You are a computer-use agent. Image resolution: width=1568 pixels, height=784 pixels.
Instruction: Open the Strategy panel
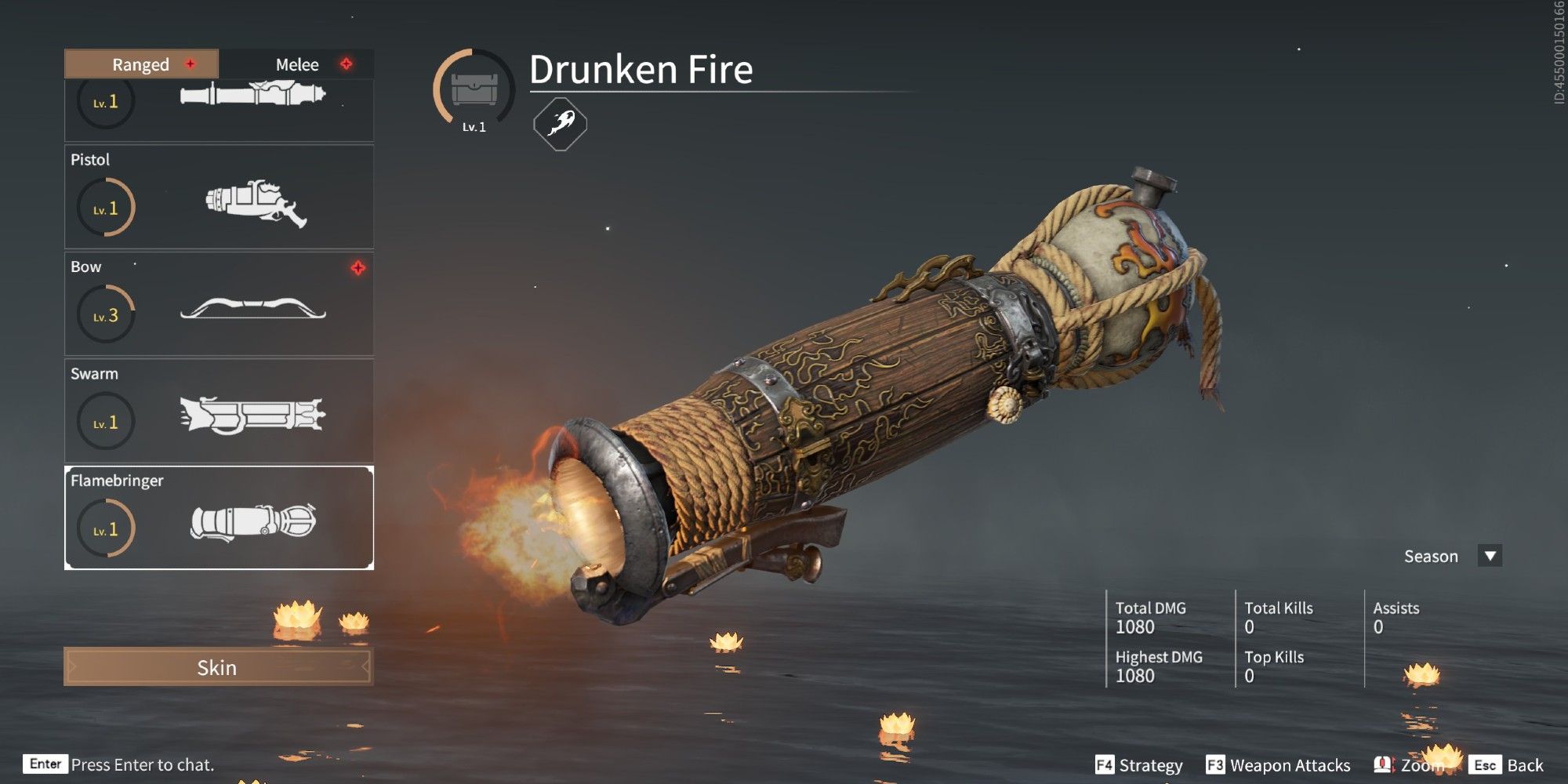(x=1139, y=765)
